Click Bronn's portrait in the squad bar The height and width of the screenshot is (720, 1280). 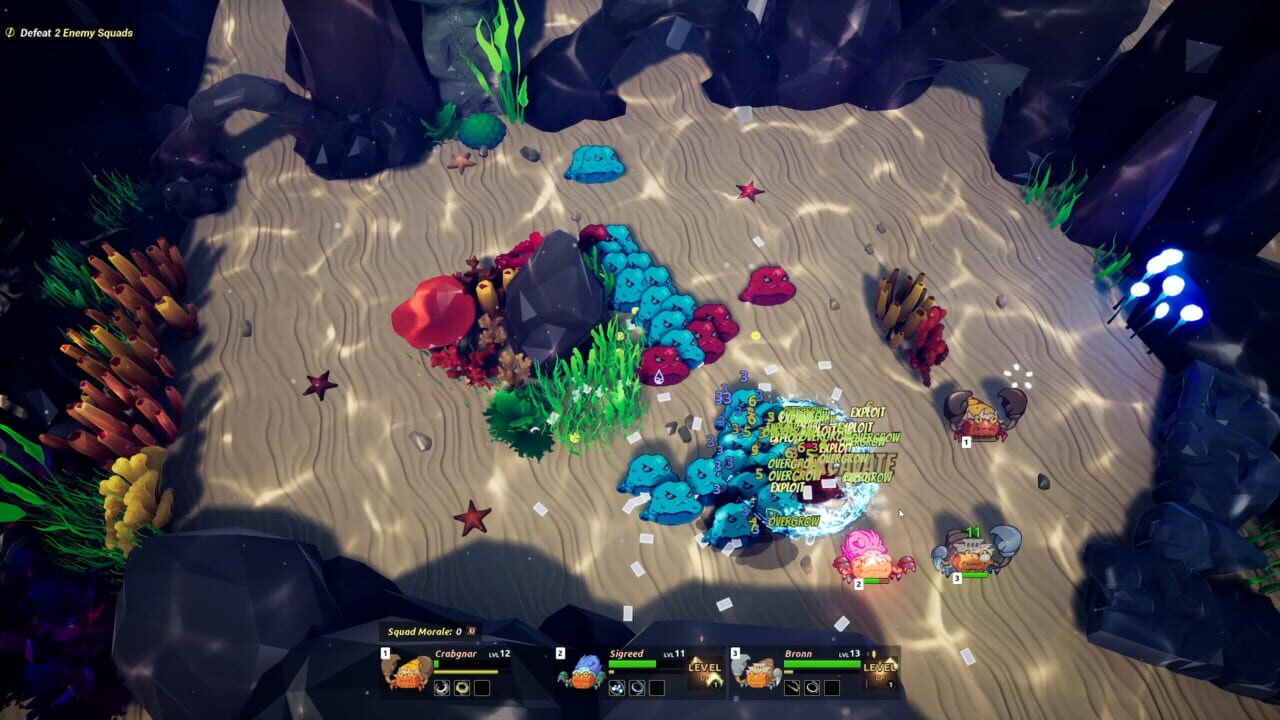coord(757,673)
